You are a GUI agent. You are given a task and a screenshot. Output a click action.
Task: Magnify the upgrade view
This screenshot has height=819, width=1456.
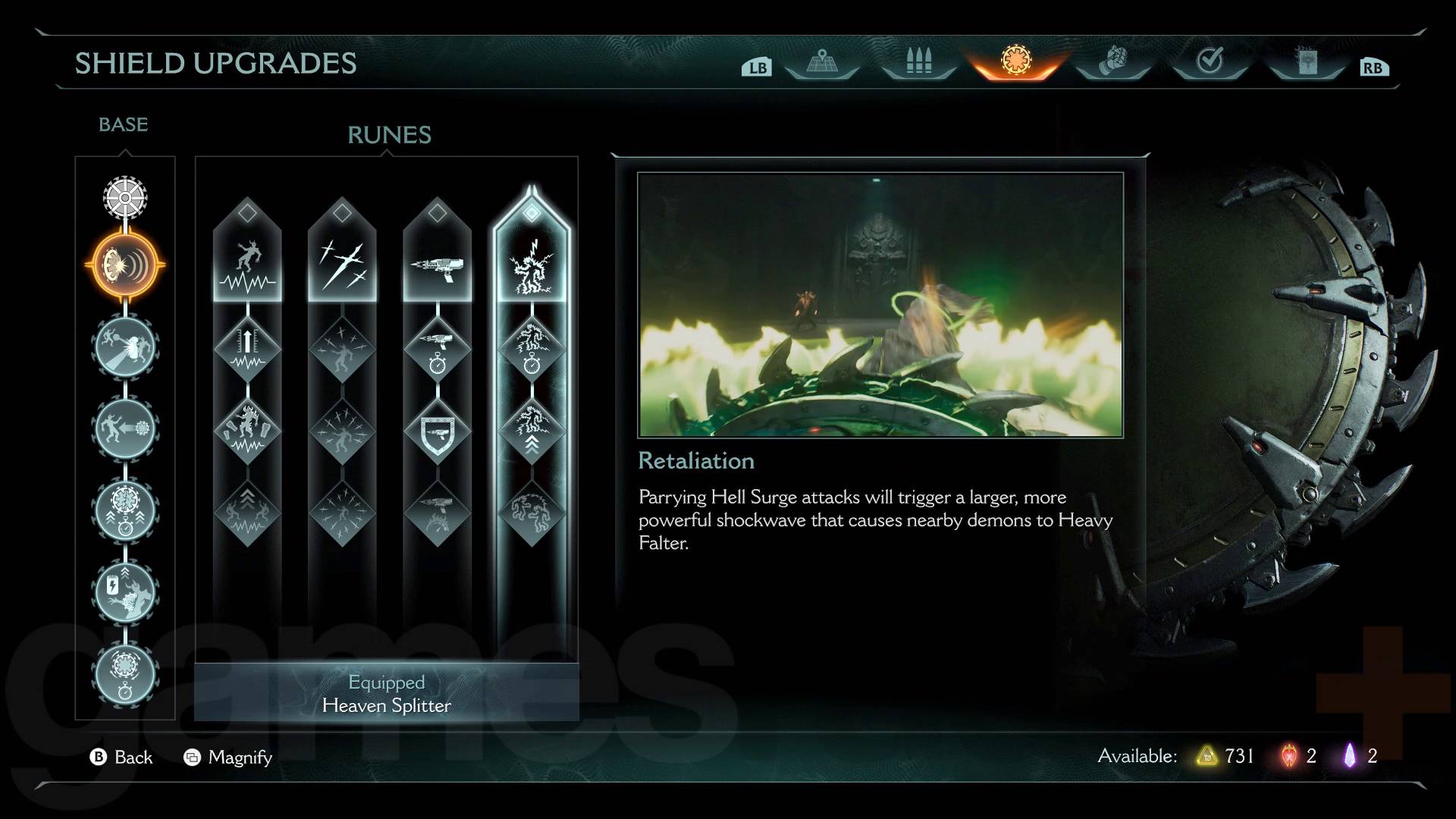pos(227,757)
